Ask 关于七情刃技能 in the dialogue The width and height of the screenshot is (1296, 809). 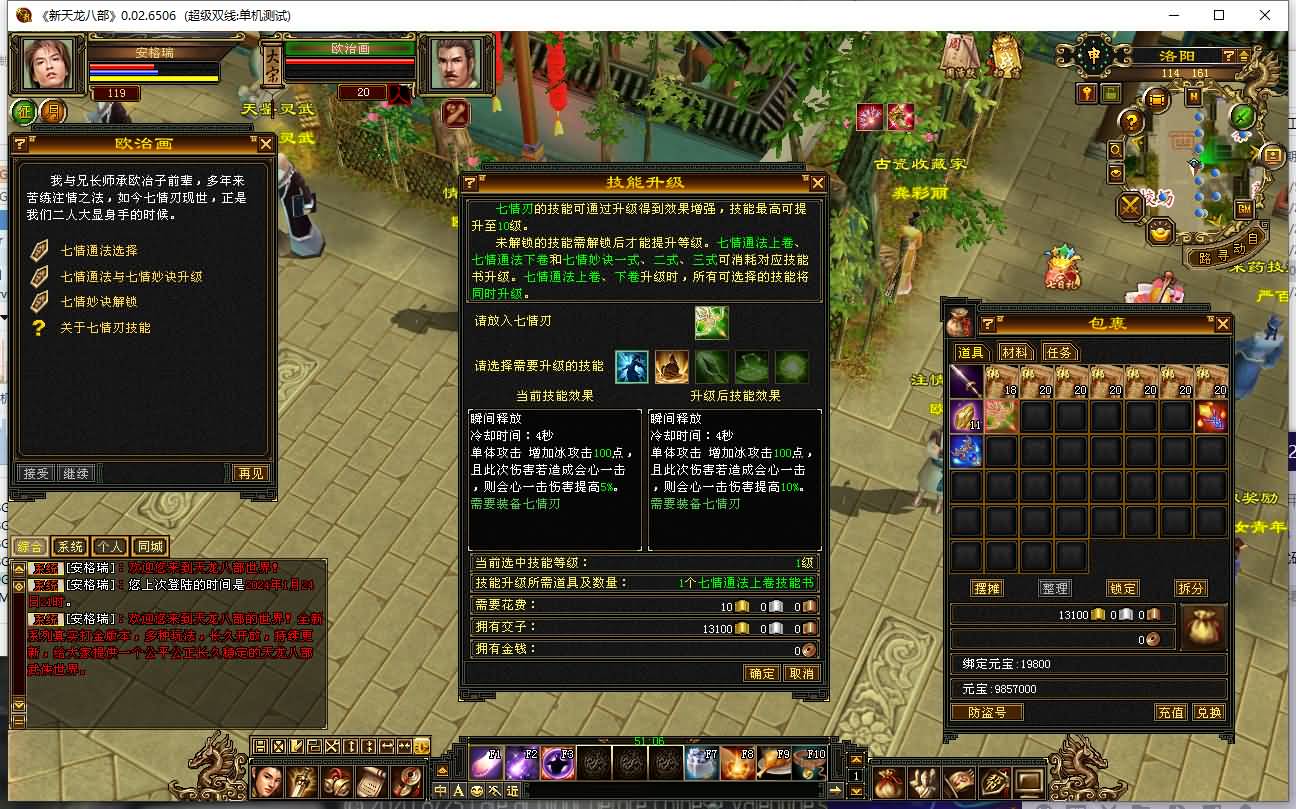click(x=106, y=327)
